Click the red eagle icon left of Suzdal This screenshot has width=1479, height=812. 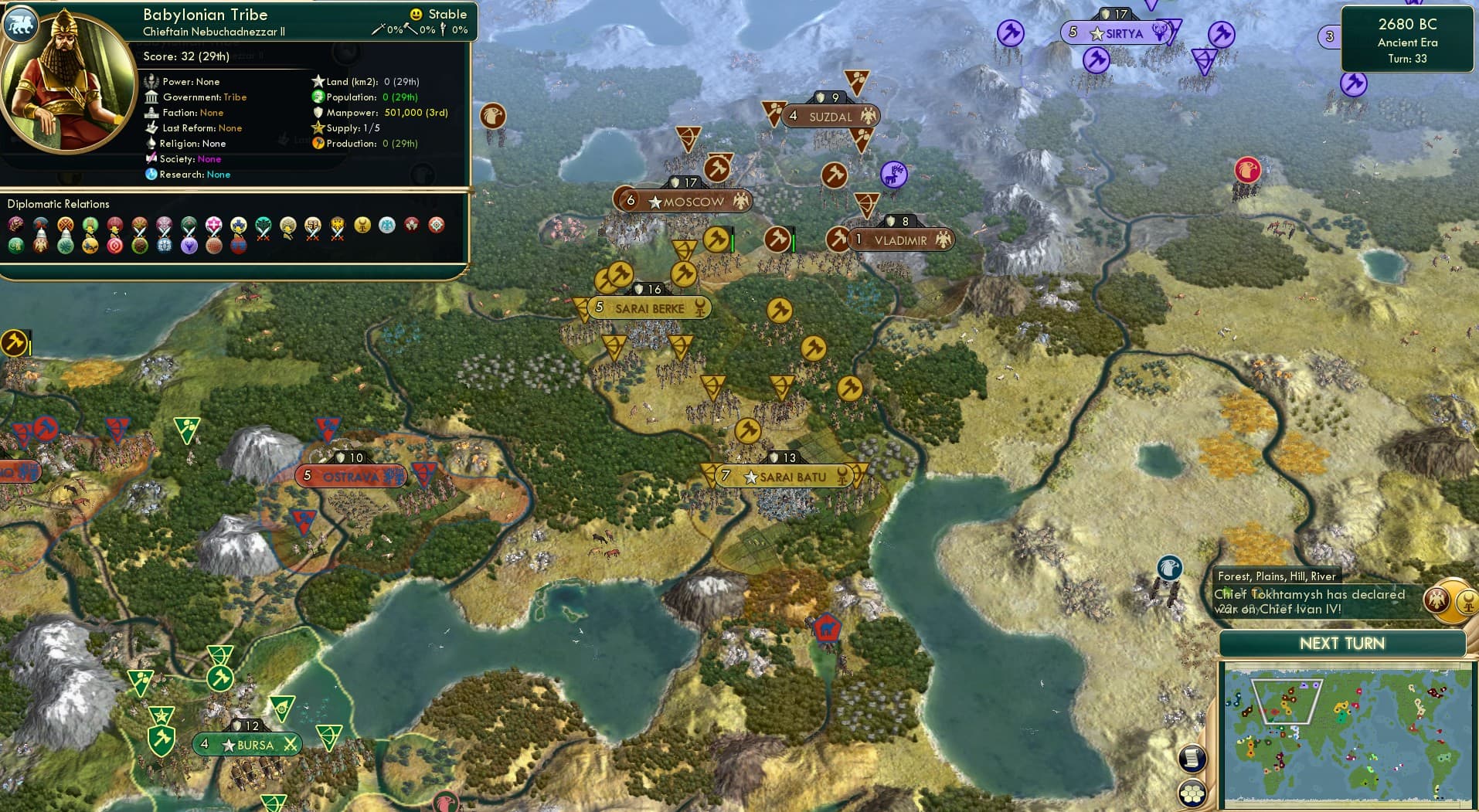(492, 117)
